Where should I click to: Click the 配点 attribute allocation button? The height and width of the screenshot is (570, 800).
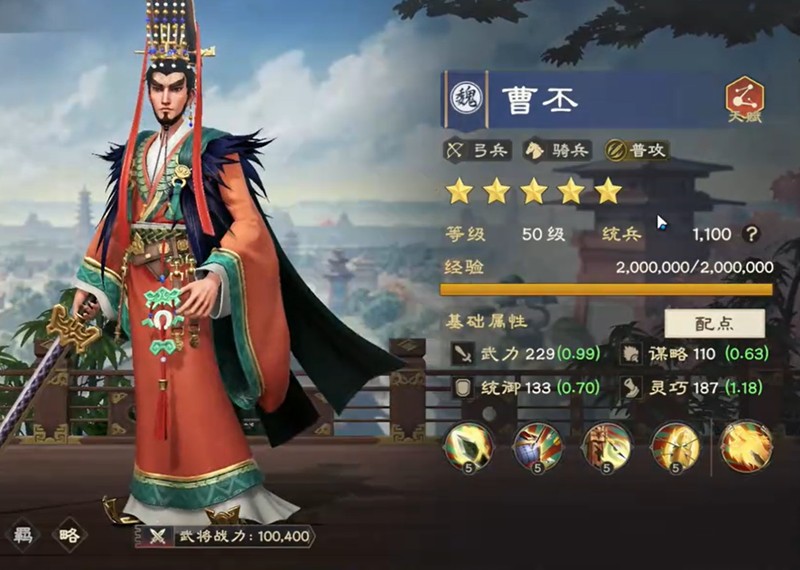714,323
